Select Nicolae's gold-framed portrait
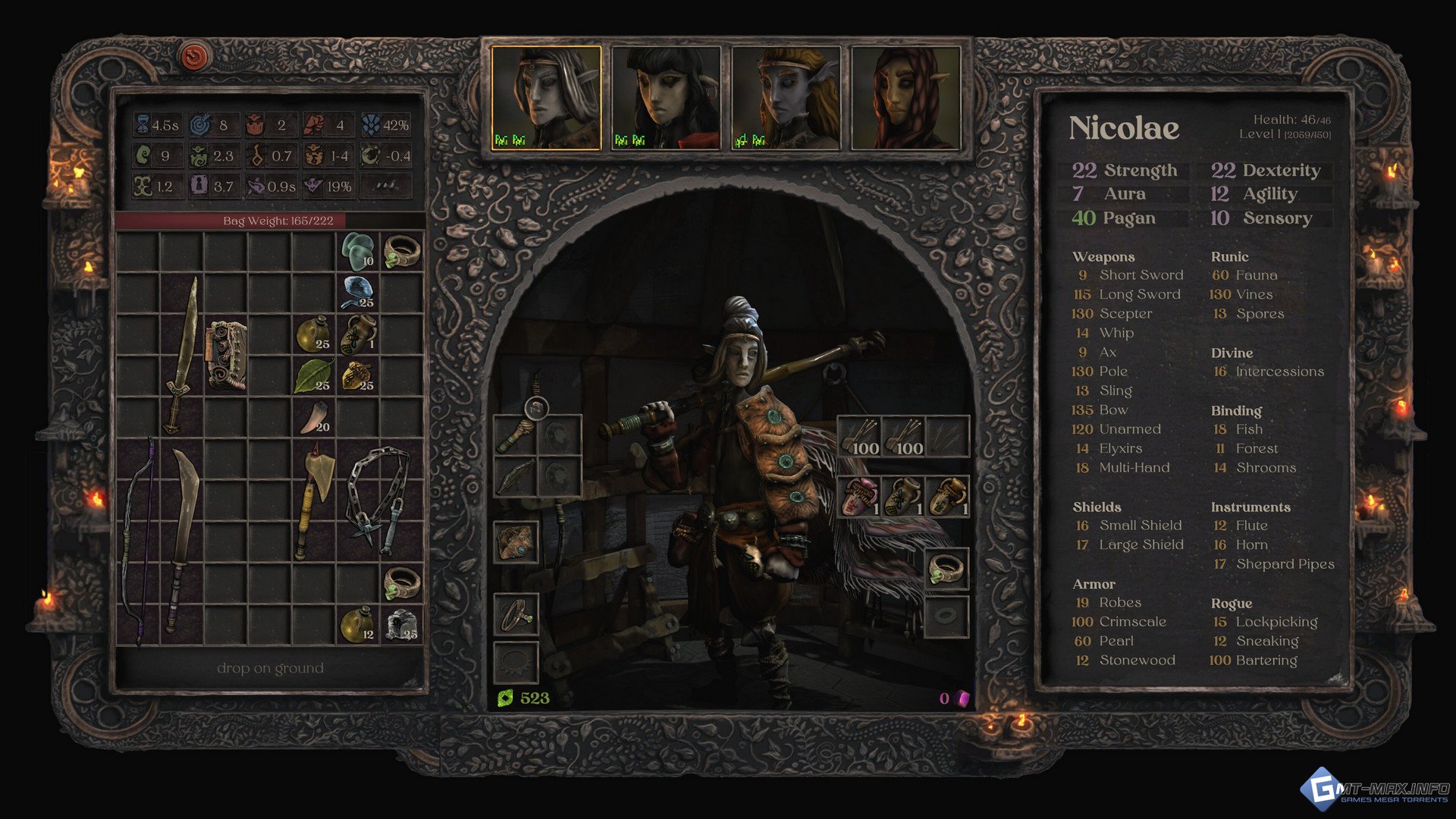1456x819 pixels. [x=546, y=98]
